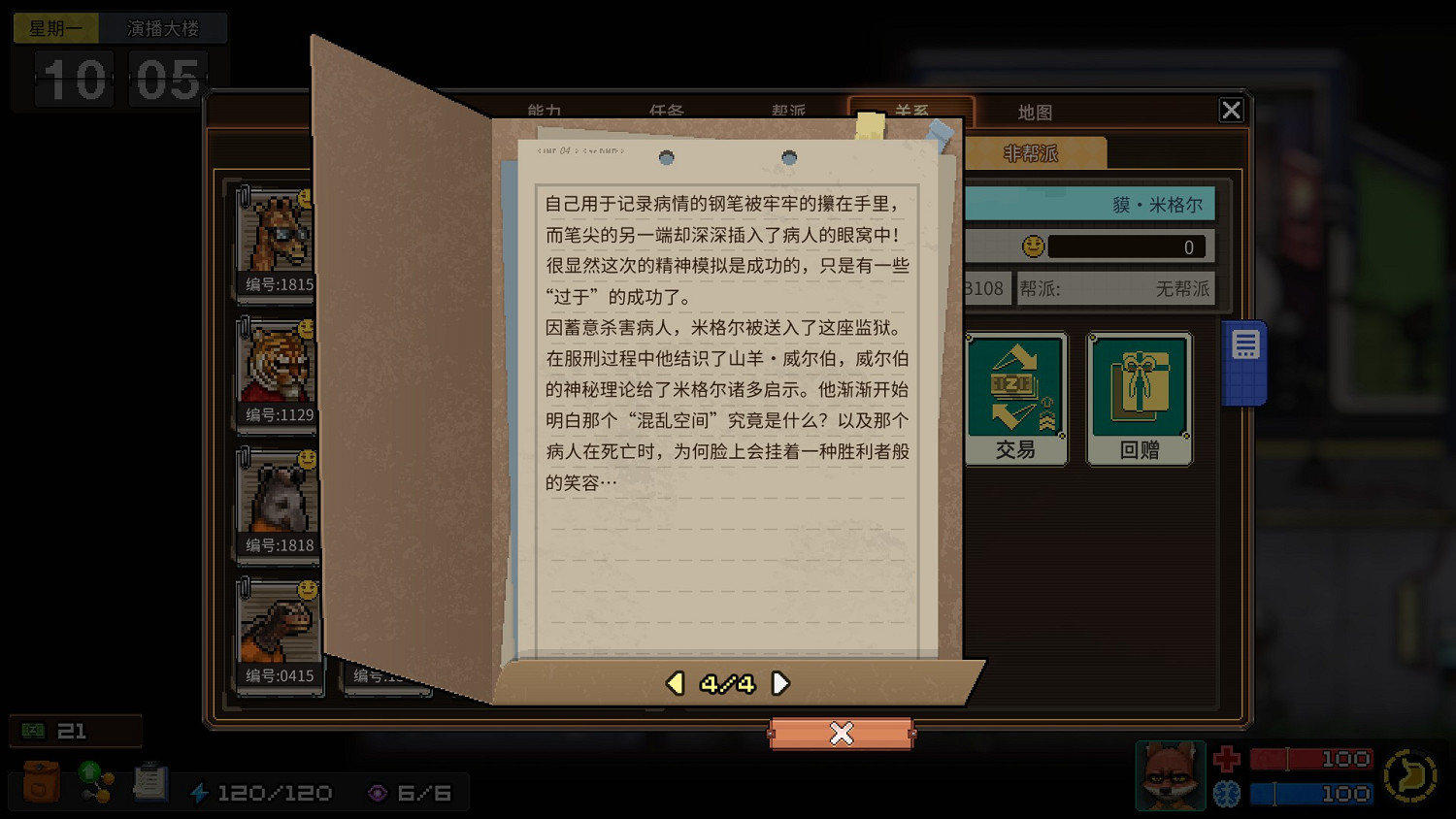Viewport: 1456px width, 819px height.
Task: Click the backpack inventory icon
Action: click(39, 781)
